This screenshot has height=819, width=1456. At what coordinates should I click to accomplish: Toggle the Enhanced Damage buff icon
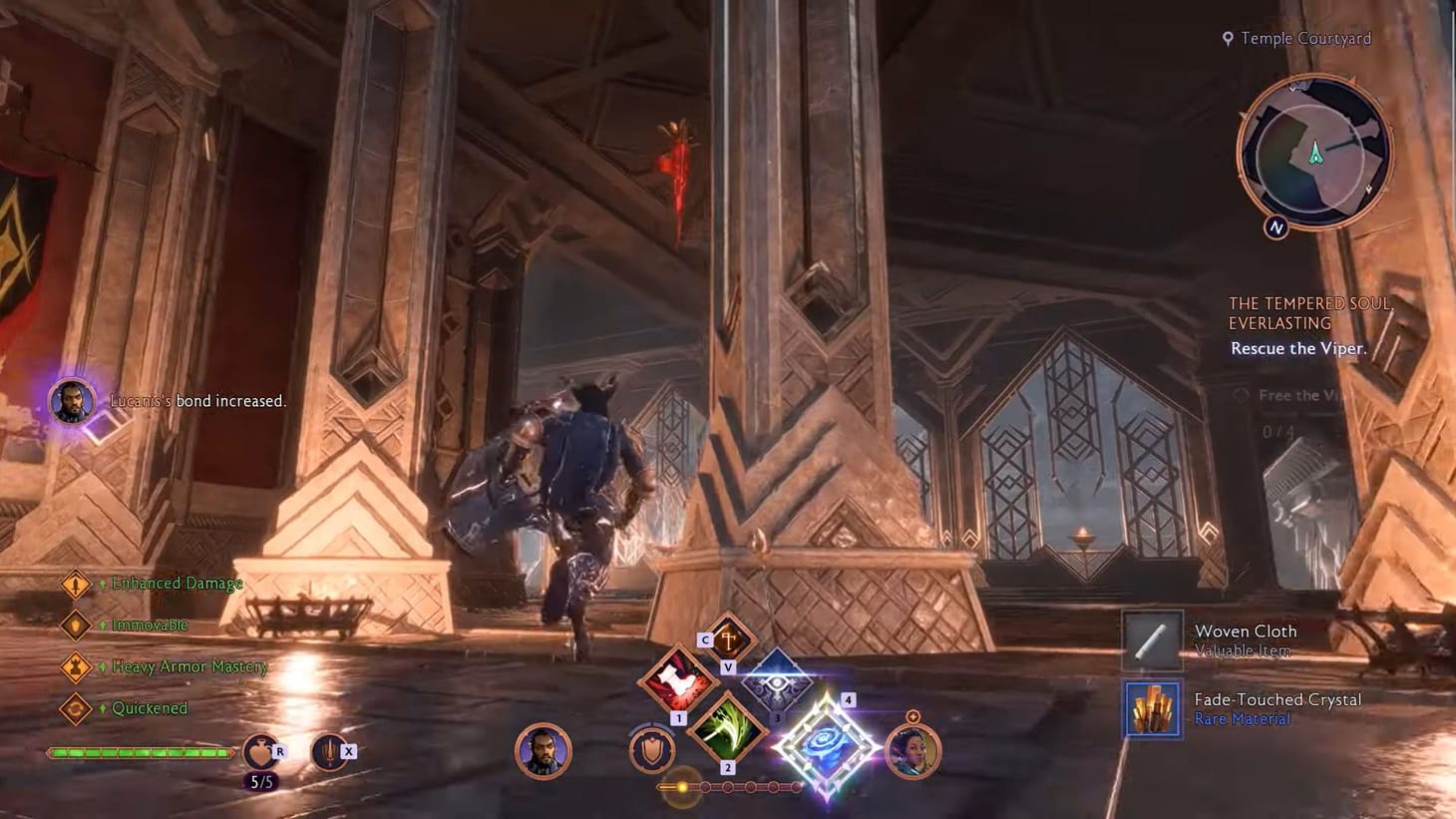click(x=78, y=584)
